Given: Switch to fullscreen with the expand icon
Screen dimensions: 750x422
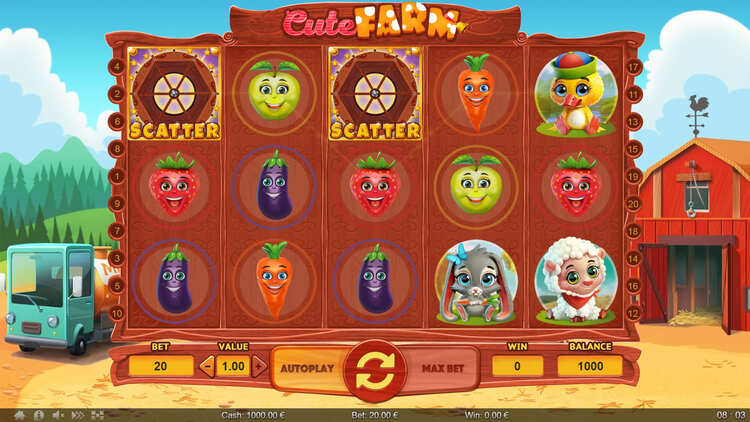Looking at the screenshot, I should tap(98, 414).
